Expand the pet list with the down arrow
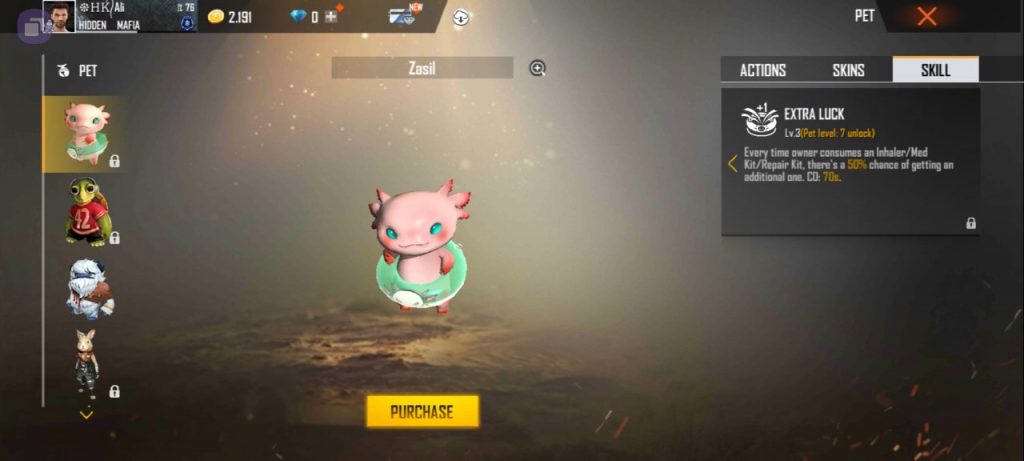This screenshot has height=461, width=1024. point(86,413)
